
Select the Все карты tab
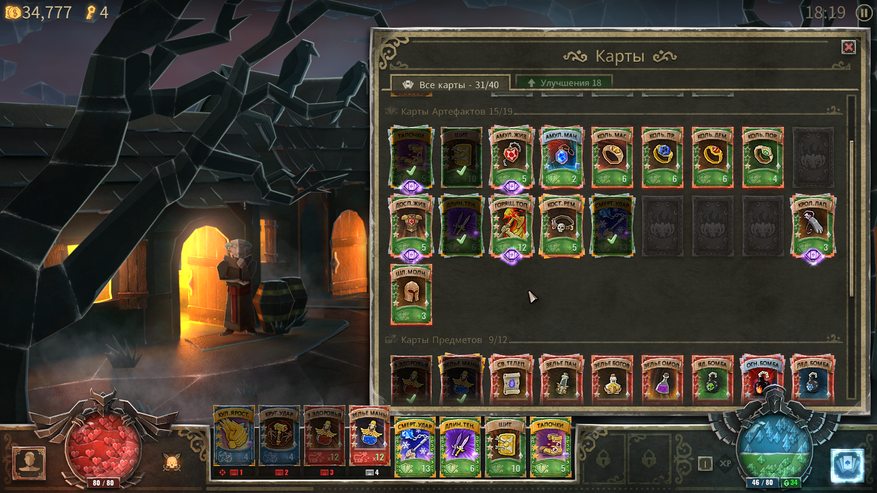pyautogui.click(x=450, y=84)
